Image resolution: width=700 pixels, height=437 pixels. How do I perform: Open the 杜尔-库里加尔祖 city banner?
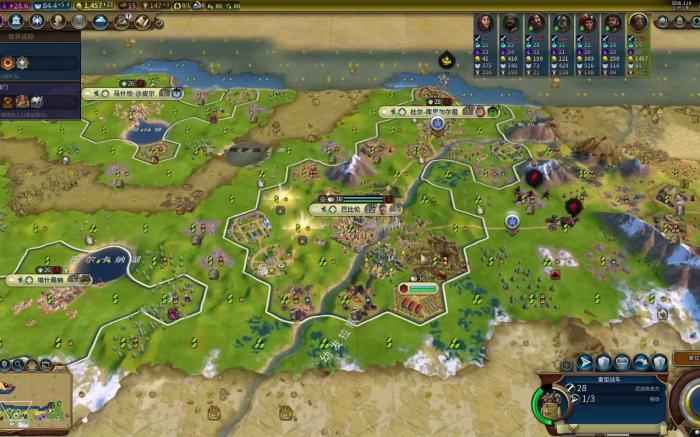tap(439, 112)
